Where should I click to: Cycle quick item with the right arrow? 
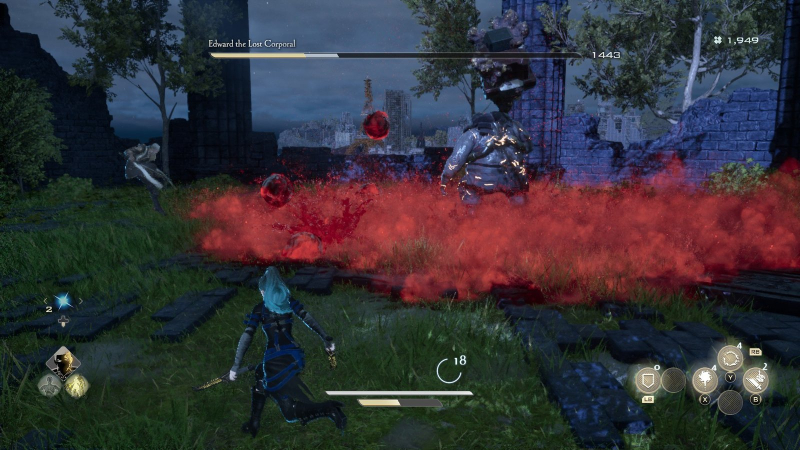click(x=80, y=301)
